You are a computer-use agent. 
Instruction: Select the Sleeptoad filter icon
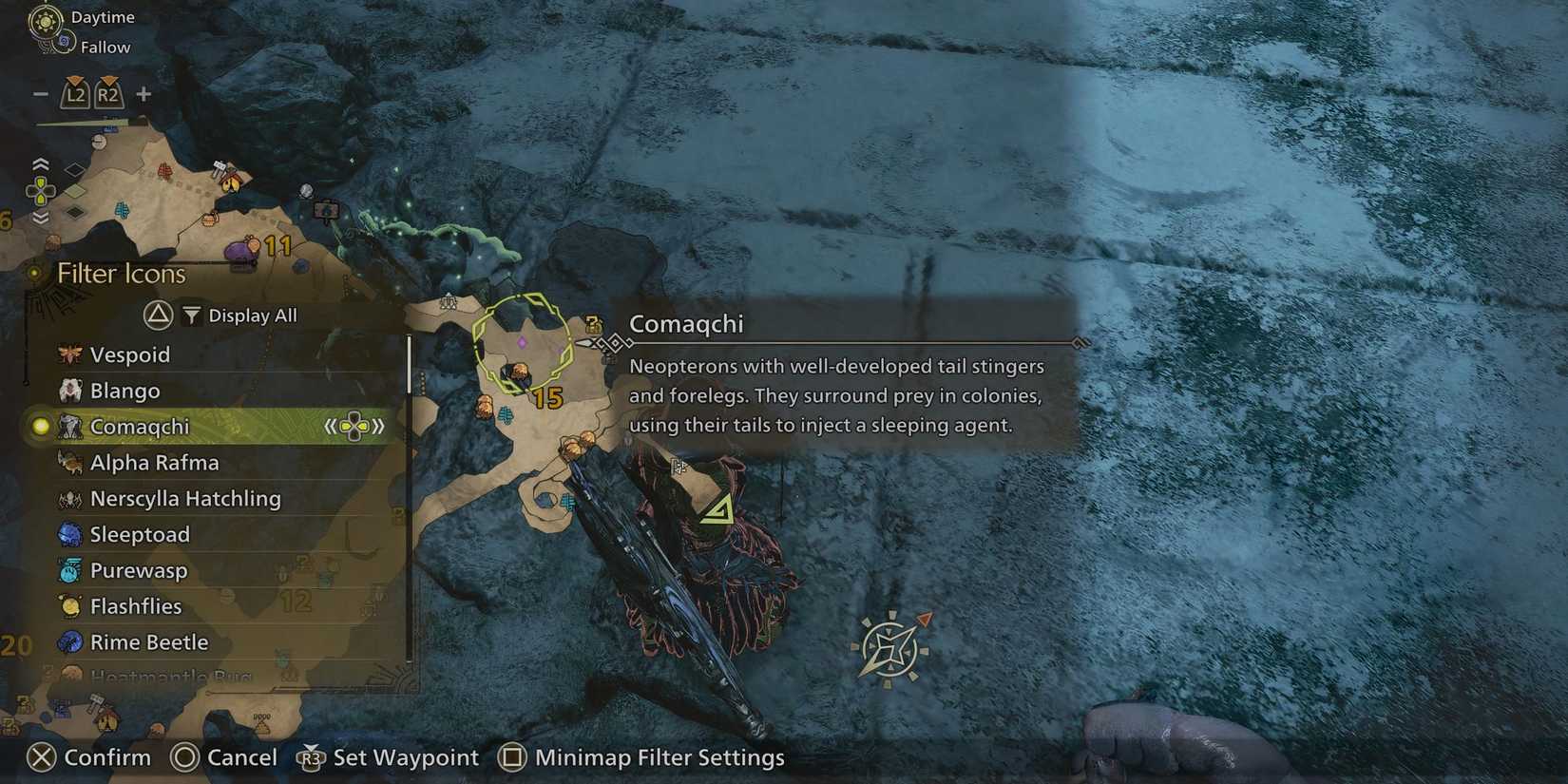point(139,534)
